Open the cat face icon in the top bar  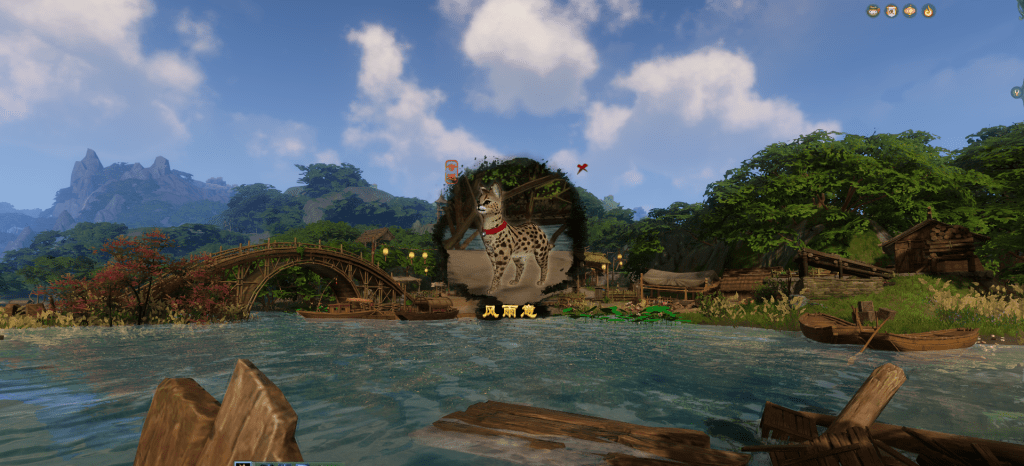point(891,11)
